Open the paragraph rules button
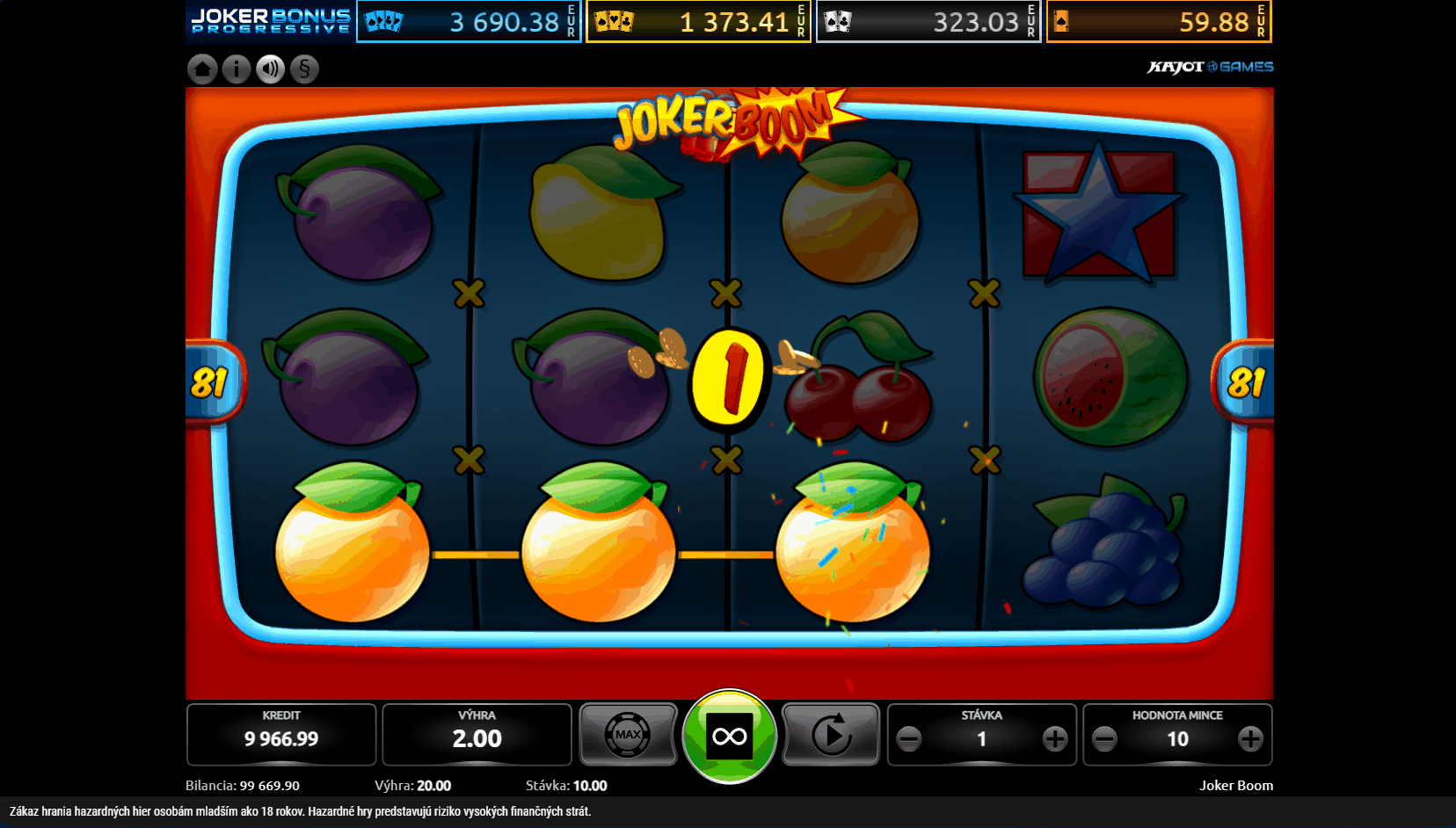The width and height of the screenshot is (1456, 828). tap(304, 69)
